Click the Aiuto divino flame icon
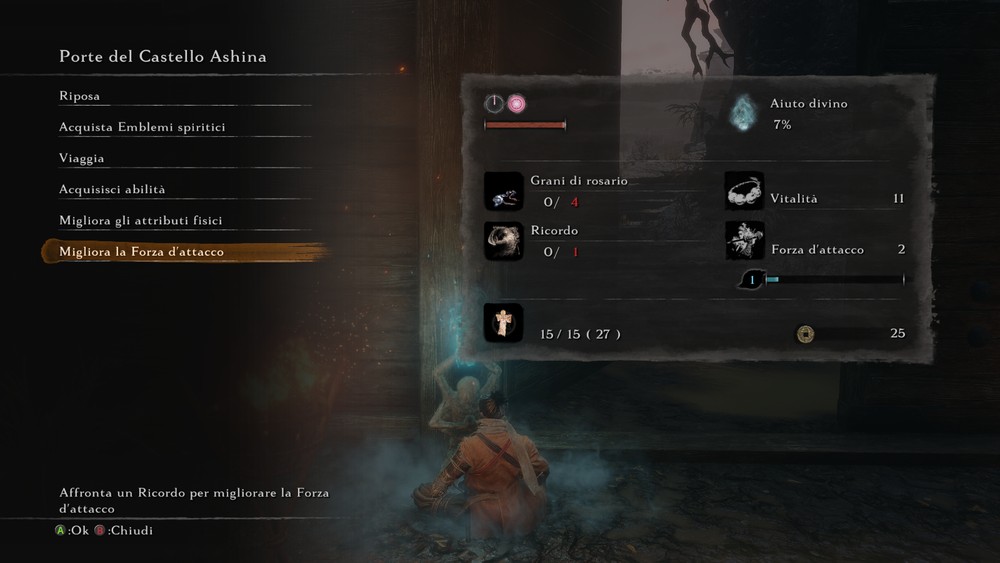 pos(743,113)
